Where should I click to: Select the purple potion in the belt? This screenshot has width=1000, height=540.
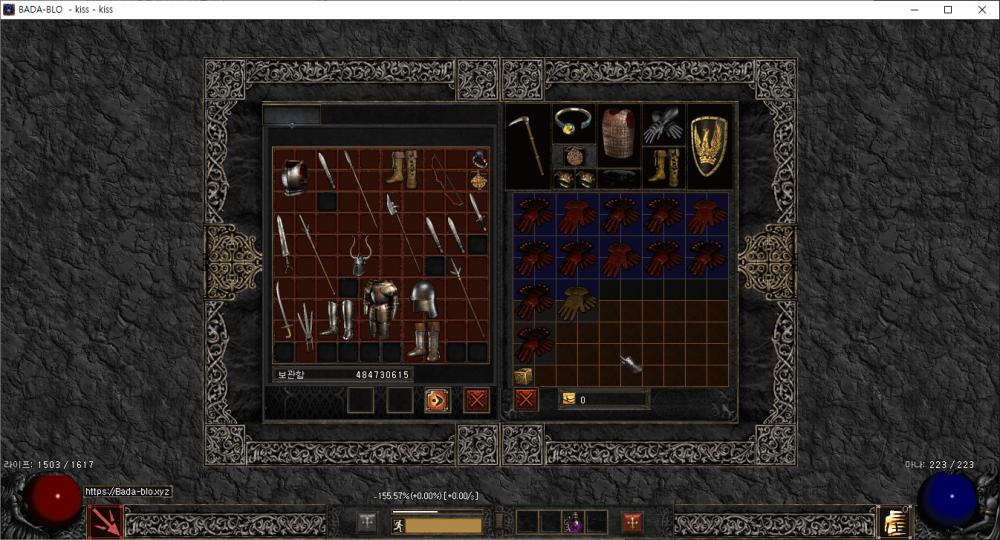click(574, 522)
